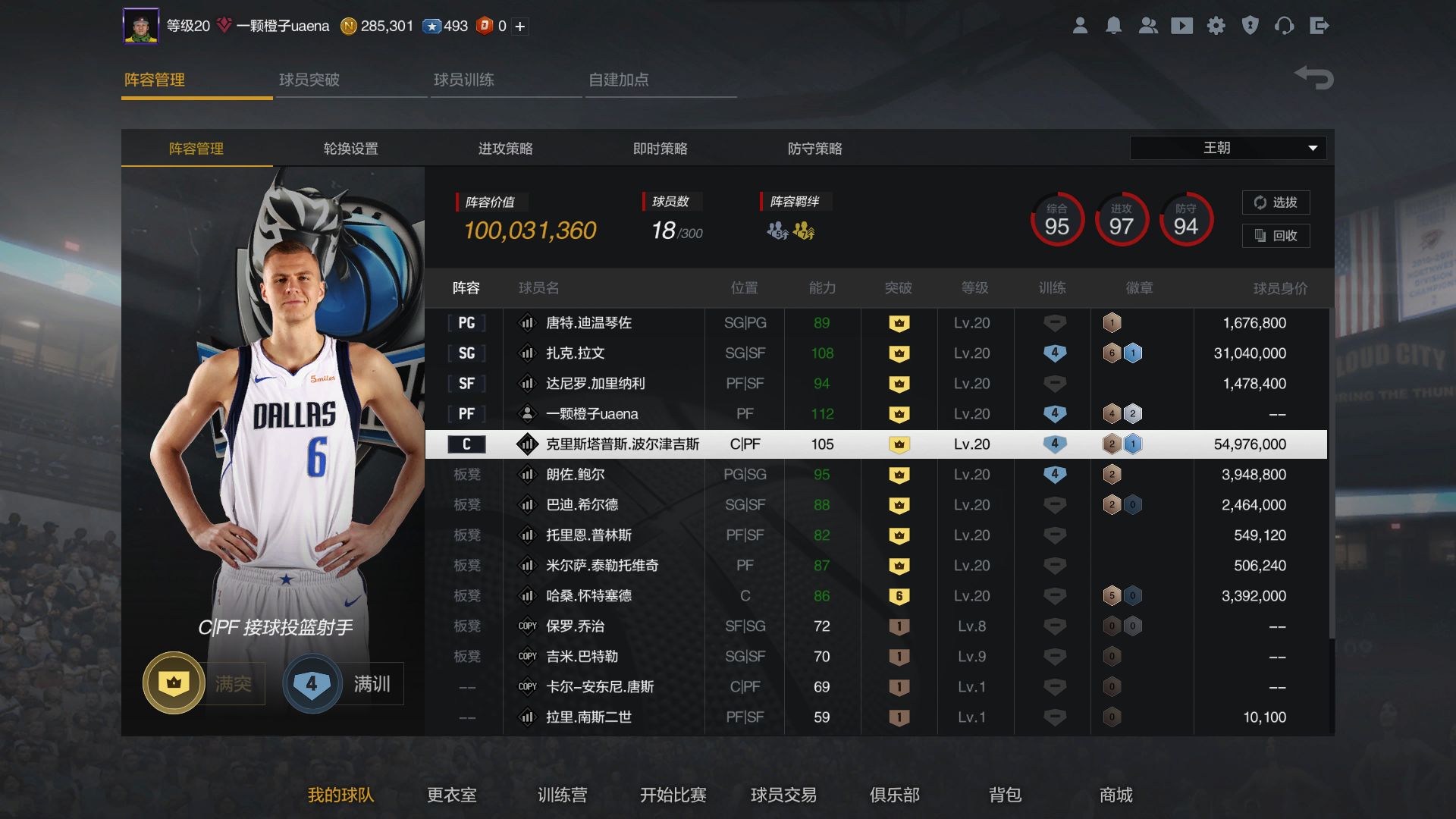Image resolution: width=1456 pixels, height=819 pixels.
Task: Click the 选拔 refresh button
Action: [1276, 202]
